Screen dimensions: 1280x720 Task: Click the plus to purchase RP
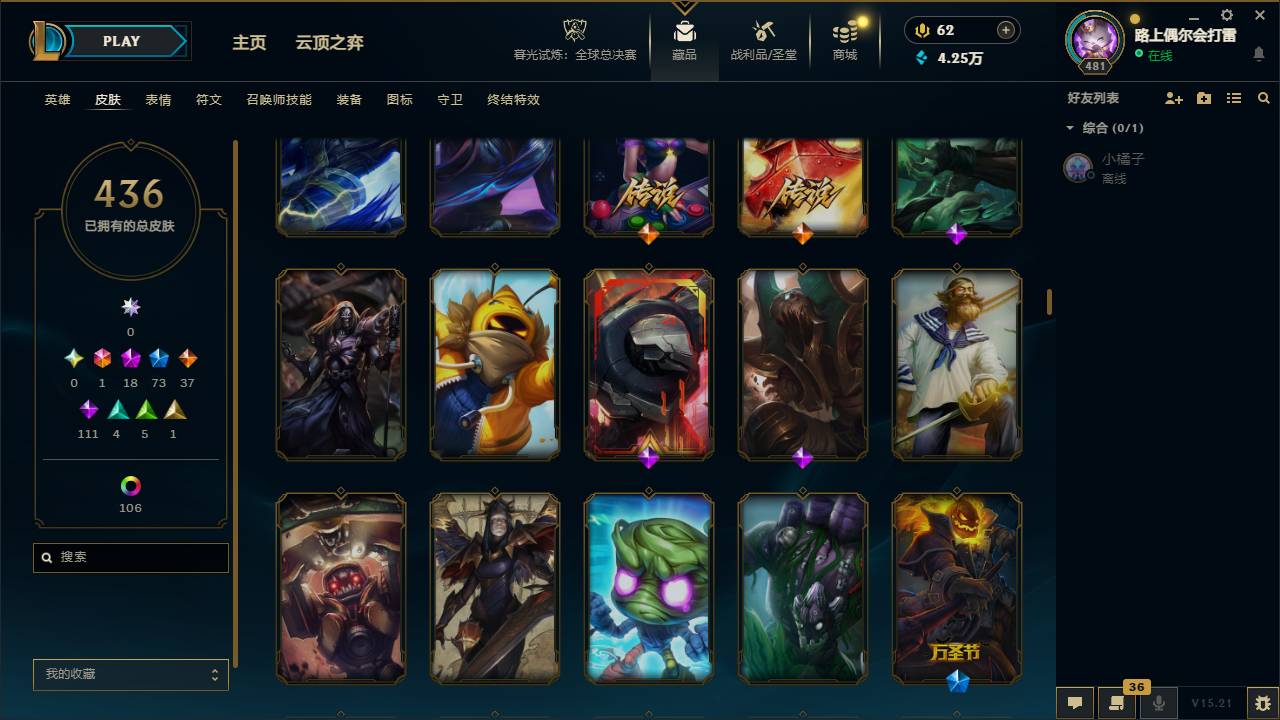(1003, 30)
